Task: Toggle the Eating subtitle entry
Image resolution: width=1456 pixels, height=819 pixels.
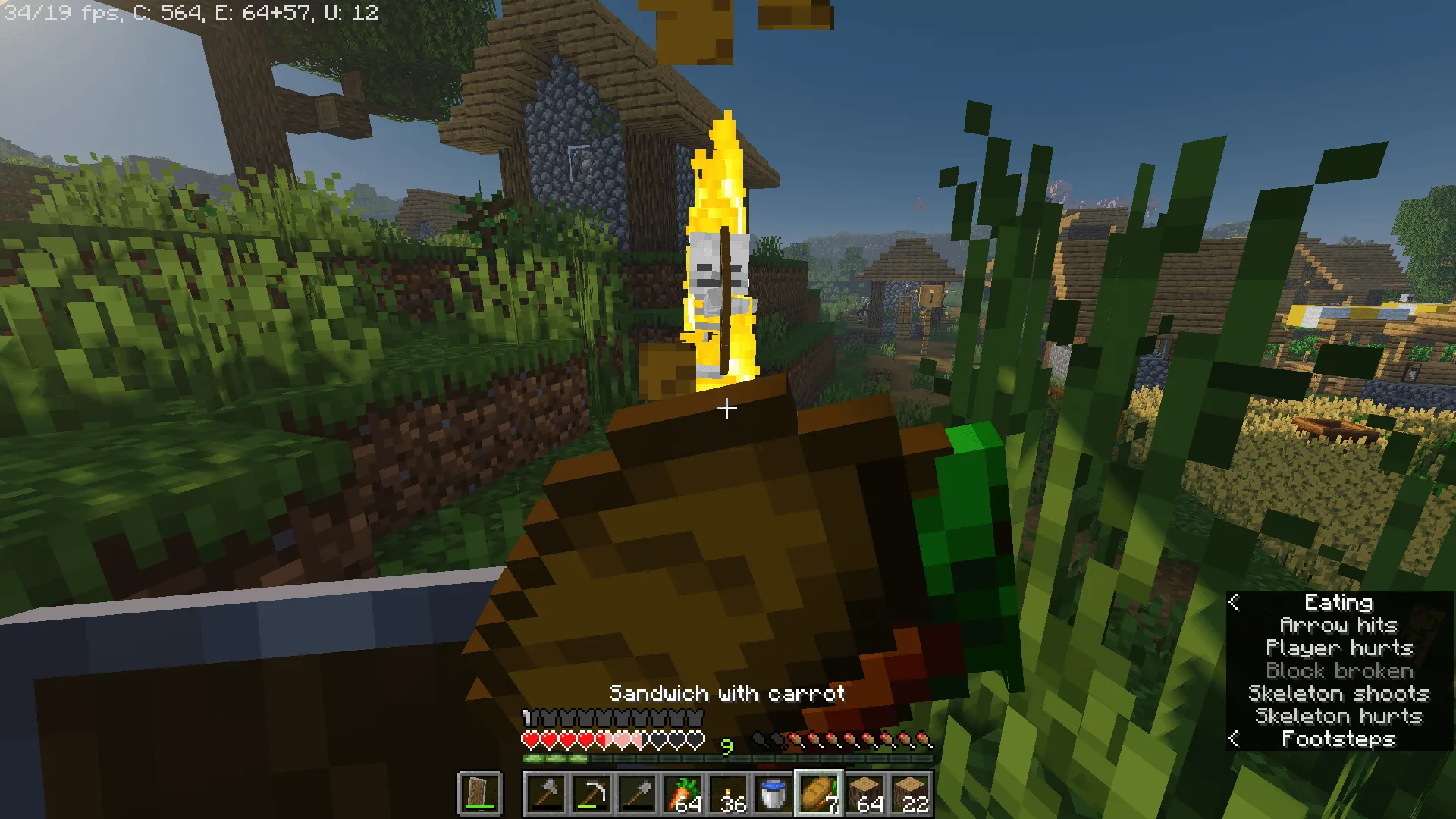Action: pos(1338,602)
